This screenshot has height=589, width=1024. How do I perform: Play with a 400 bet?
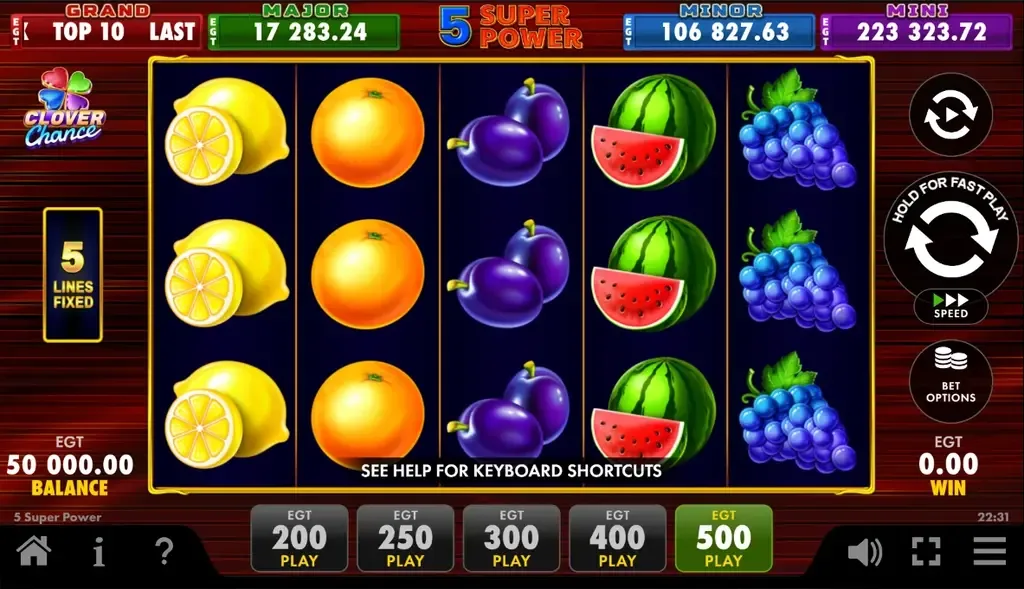(617, 539)
